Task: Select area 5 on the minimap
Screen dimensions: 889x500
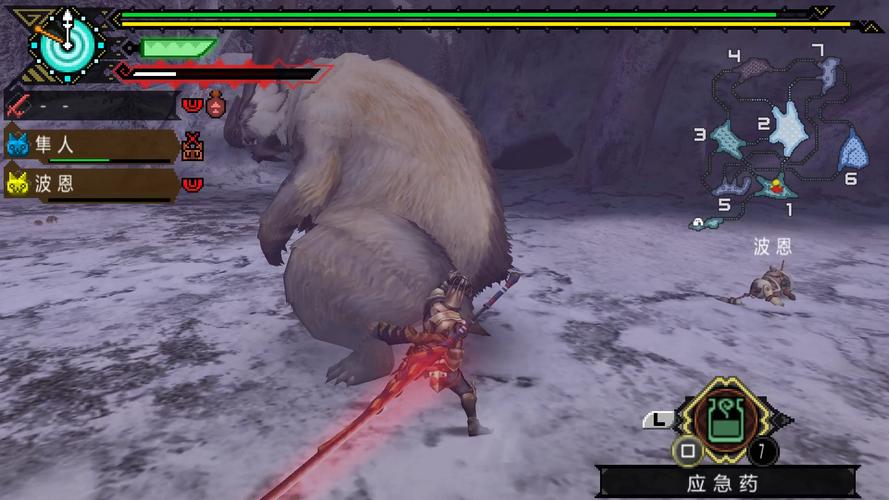Action: coord(730,184)
